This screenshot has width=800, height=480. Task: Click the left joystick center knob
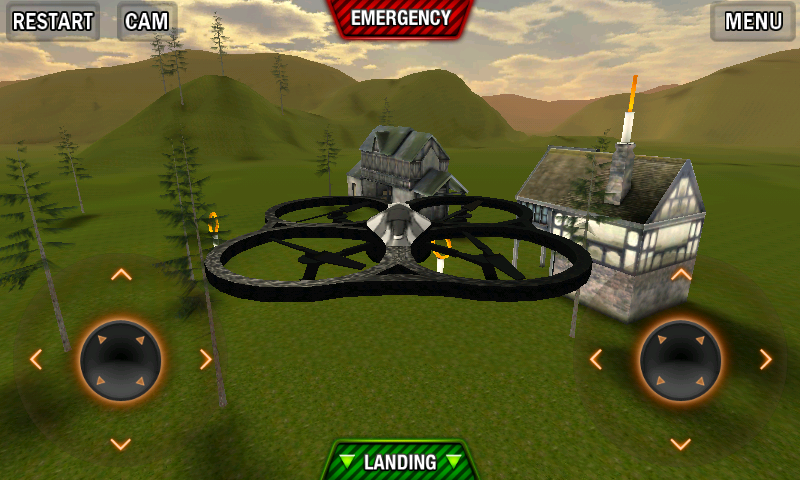click(x=121, y=360)
